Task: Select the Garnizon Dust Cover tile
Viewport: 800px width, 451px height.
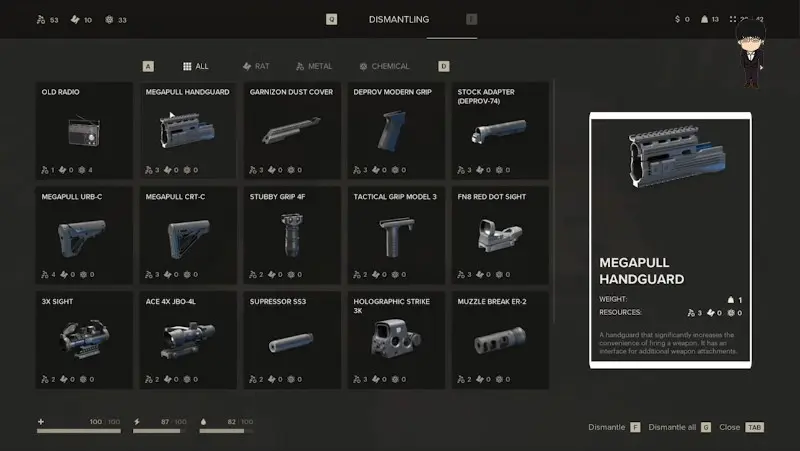Action: [292, 131]
